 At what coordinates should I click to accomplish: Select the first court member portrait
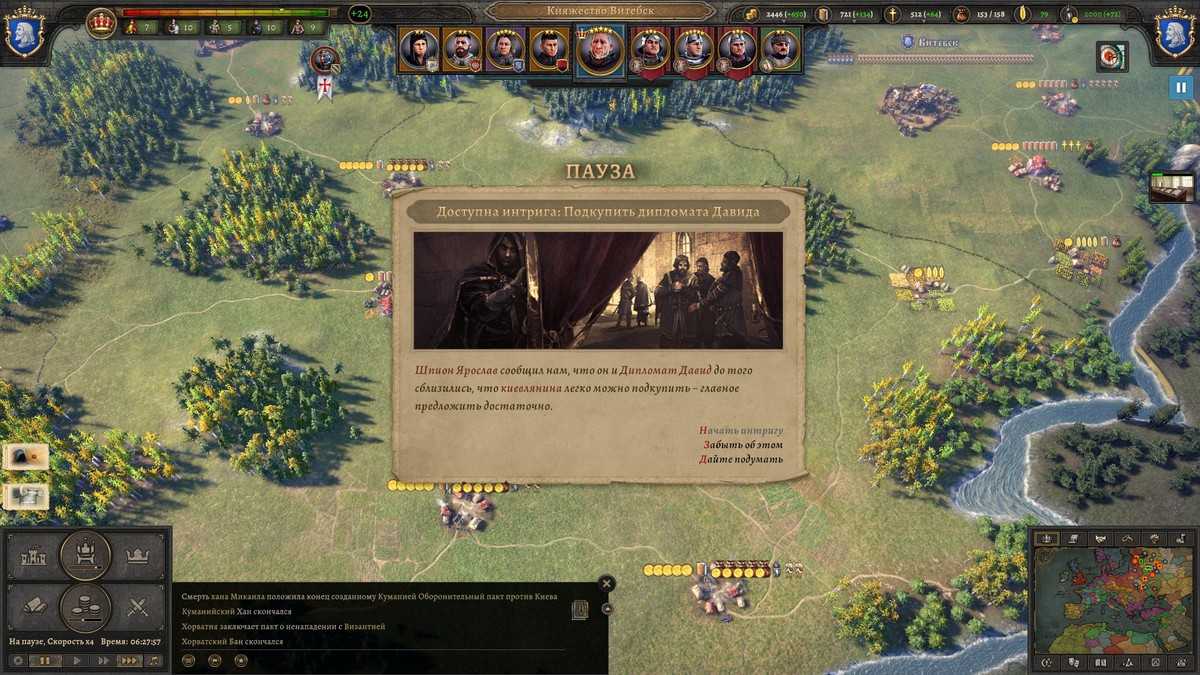pos(417,49)
